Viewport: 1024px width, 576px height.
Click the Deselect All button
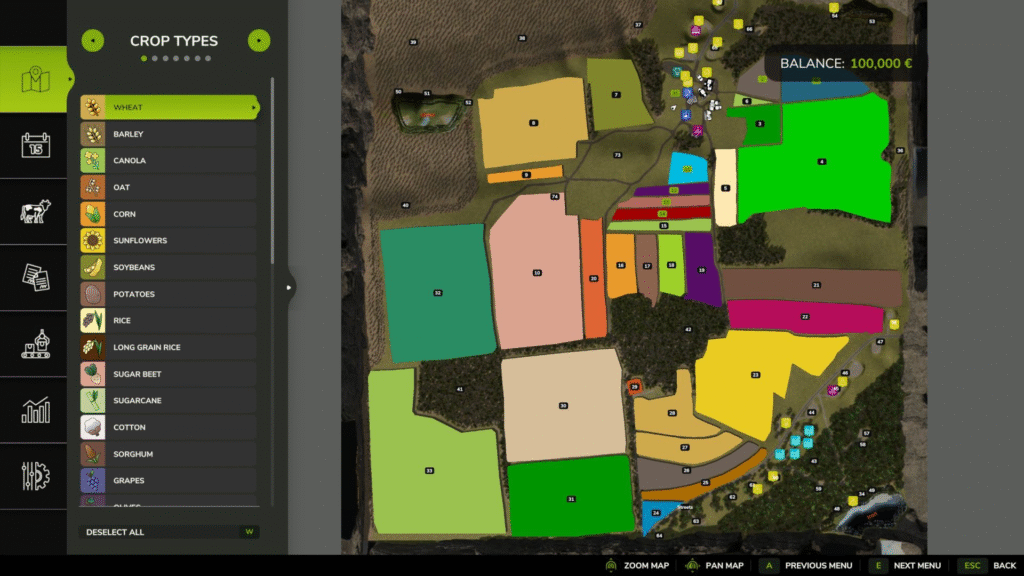click(x=169, y=532)
